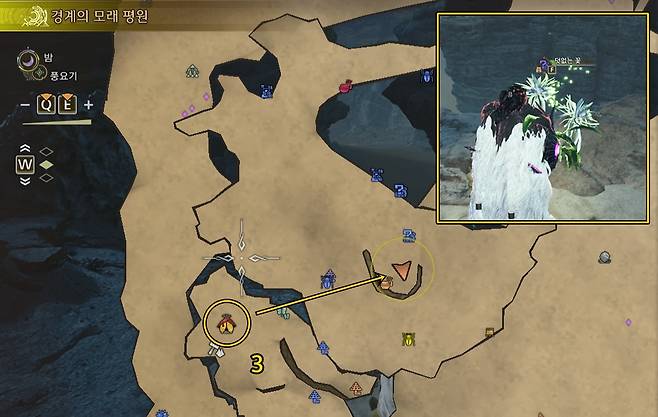Choose the orange tent marker at bottom
Viewport: 658px width, 417px height.
[x=355, y=388]
